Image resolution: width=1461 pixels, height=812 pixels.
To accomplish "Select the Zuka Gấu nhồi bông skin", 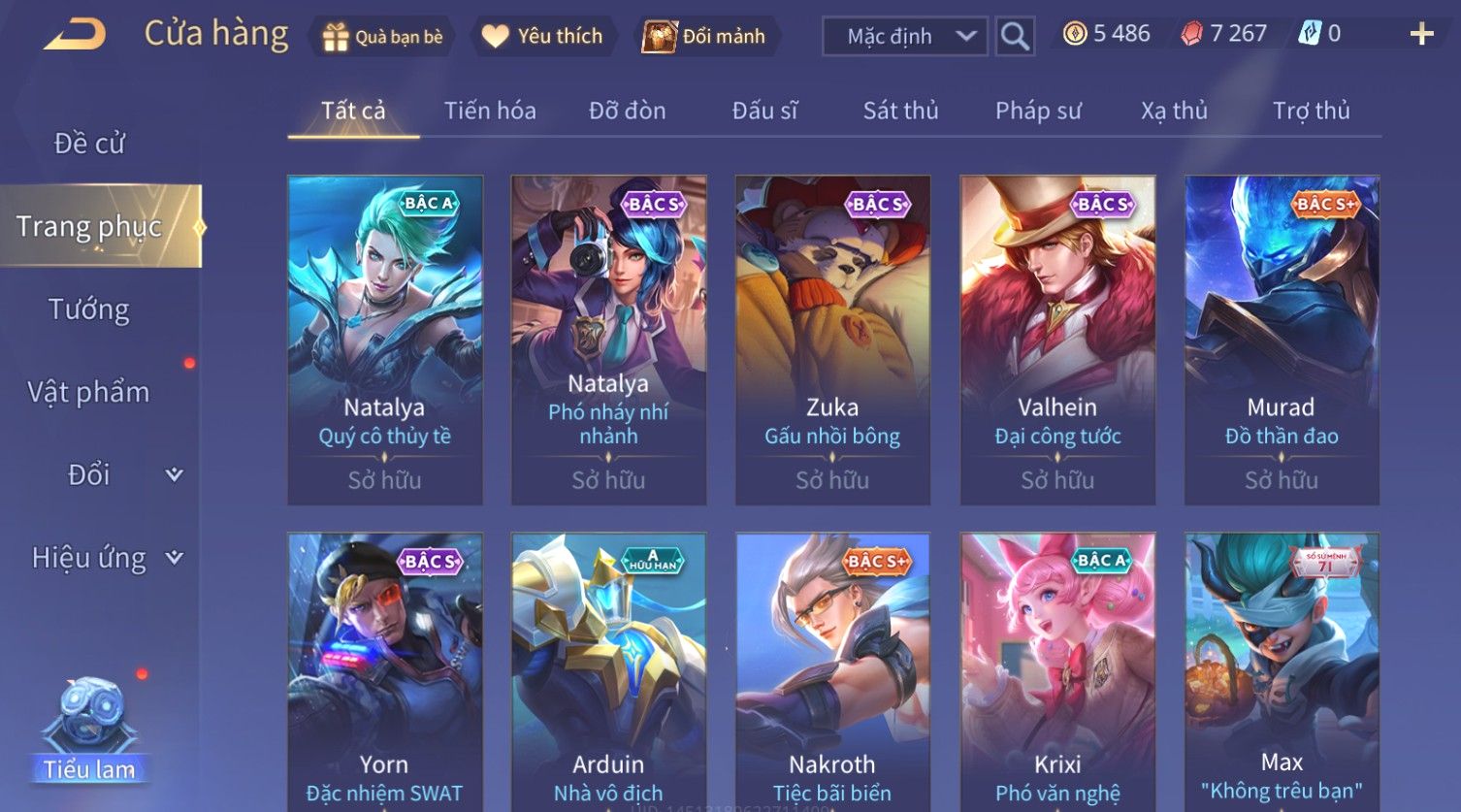I will point(832,340).
